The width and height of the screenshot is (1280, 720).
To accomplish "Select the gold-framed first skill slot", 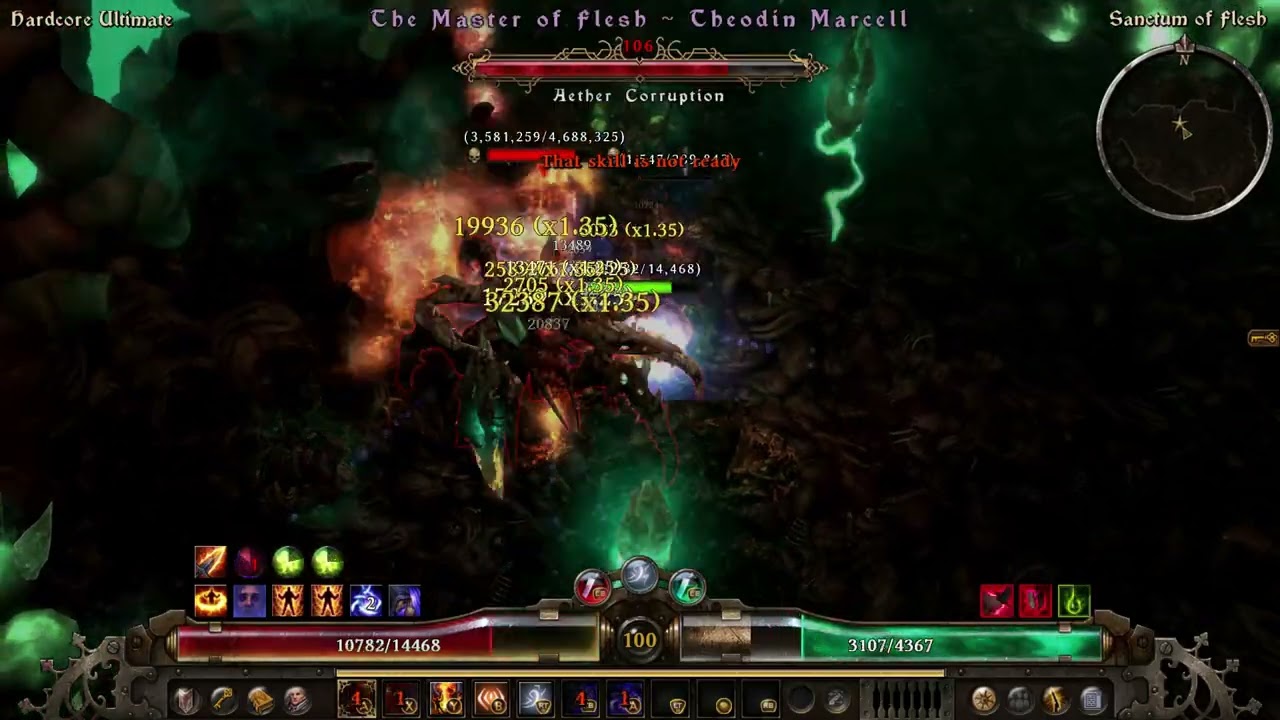I will click(x=357, y=699).
